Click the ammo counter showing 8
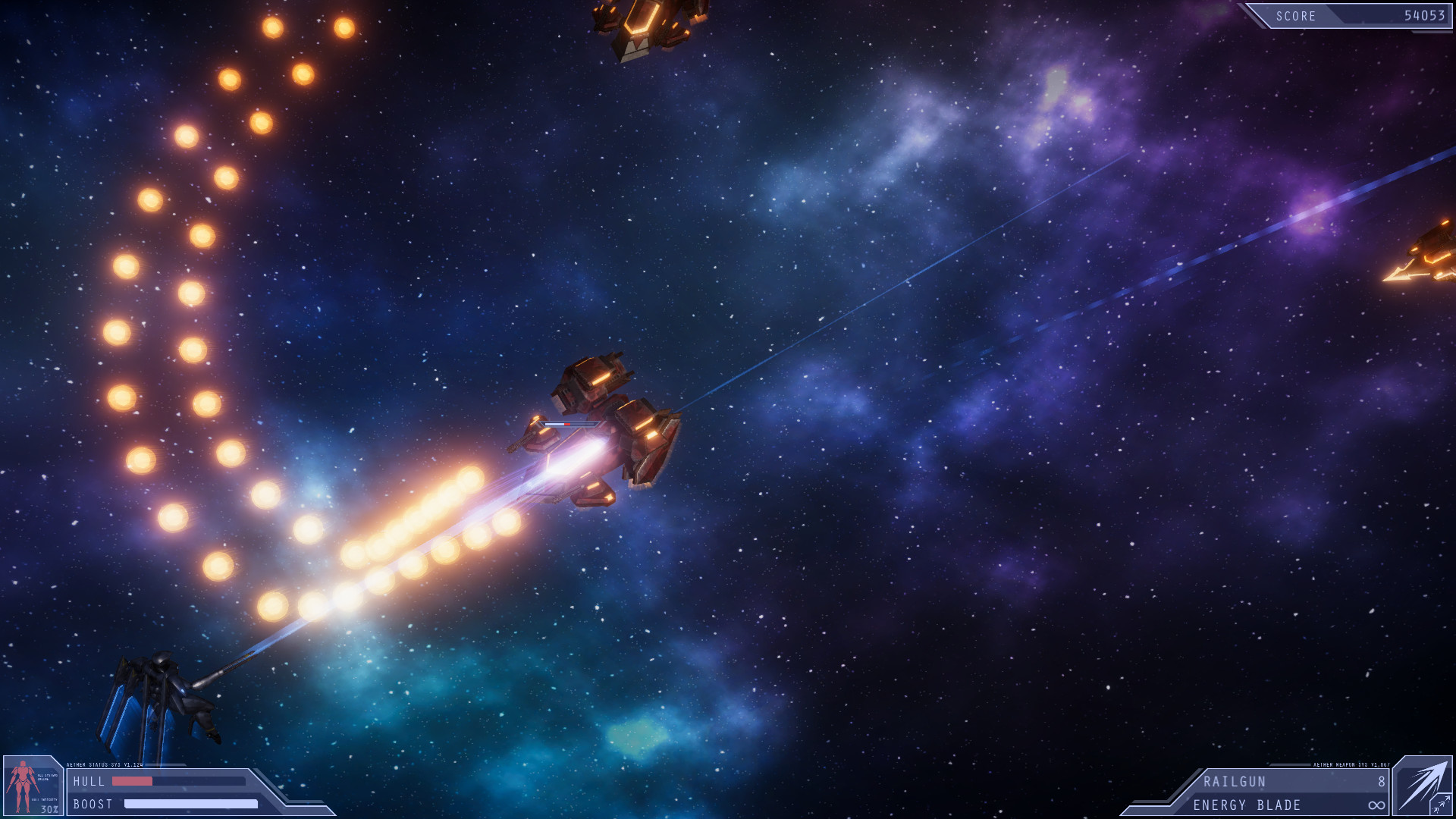This screenshot has width=1456, height=819. pos(1382,780)
